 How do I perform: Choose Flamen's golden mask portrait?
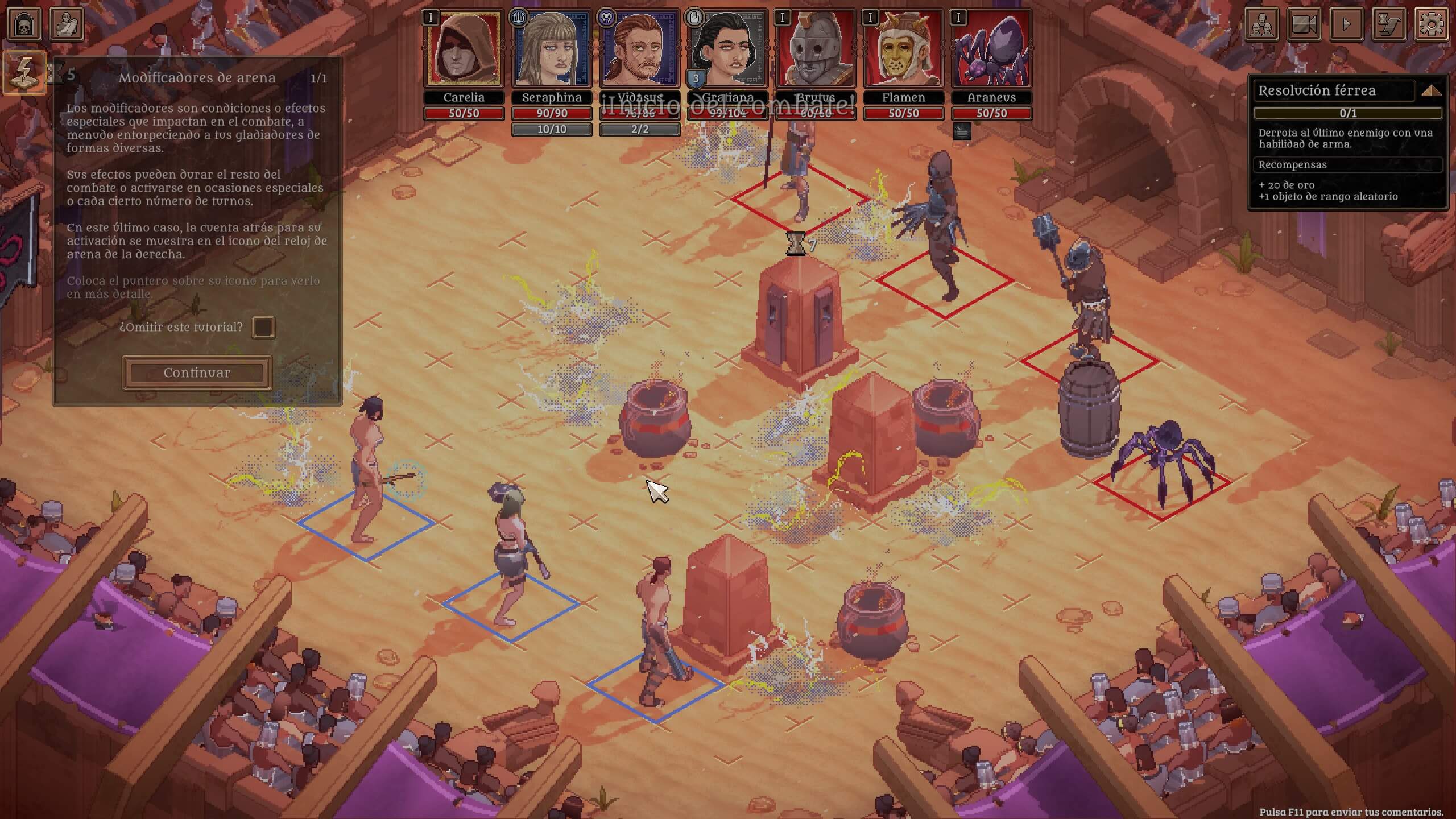point(903,49)
